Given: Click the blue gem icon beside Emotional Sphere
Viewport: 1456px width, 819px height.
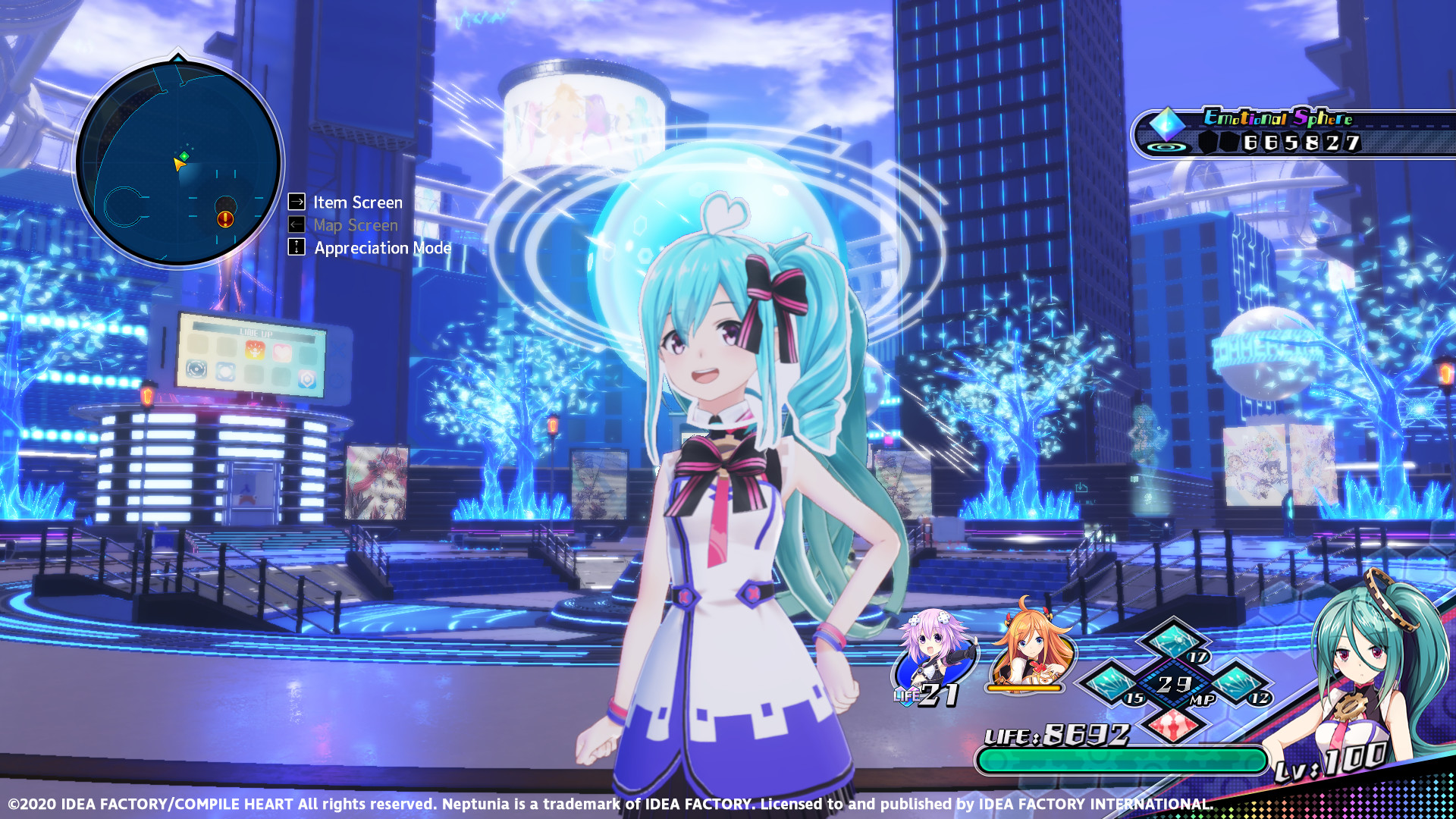Looking at the screenshot, I should click(x=1166, y=123).
